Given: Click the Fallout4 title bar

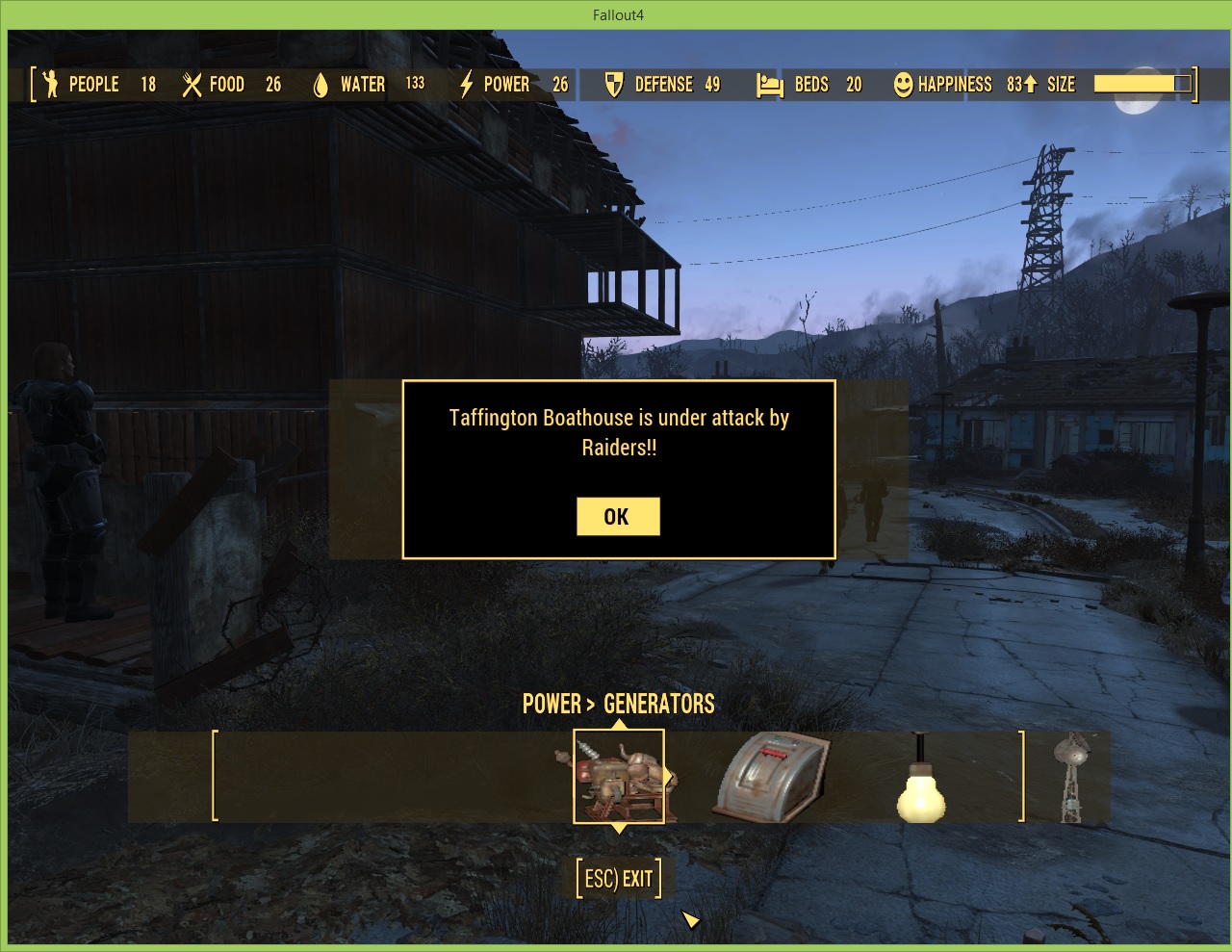Looking at the screenshot, I should pyautogui.click(x=616, y=14).
